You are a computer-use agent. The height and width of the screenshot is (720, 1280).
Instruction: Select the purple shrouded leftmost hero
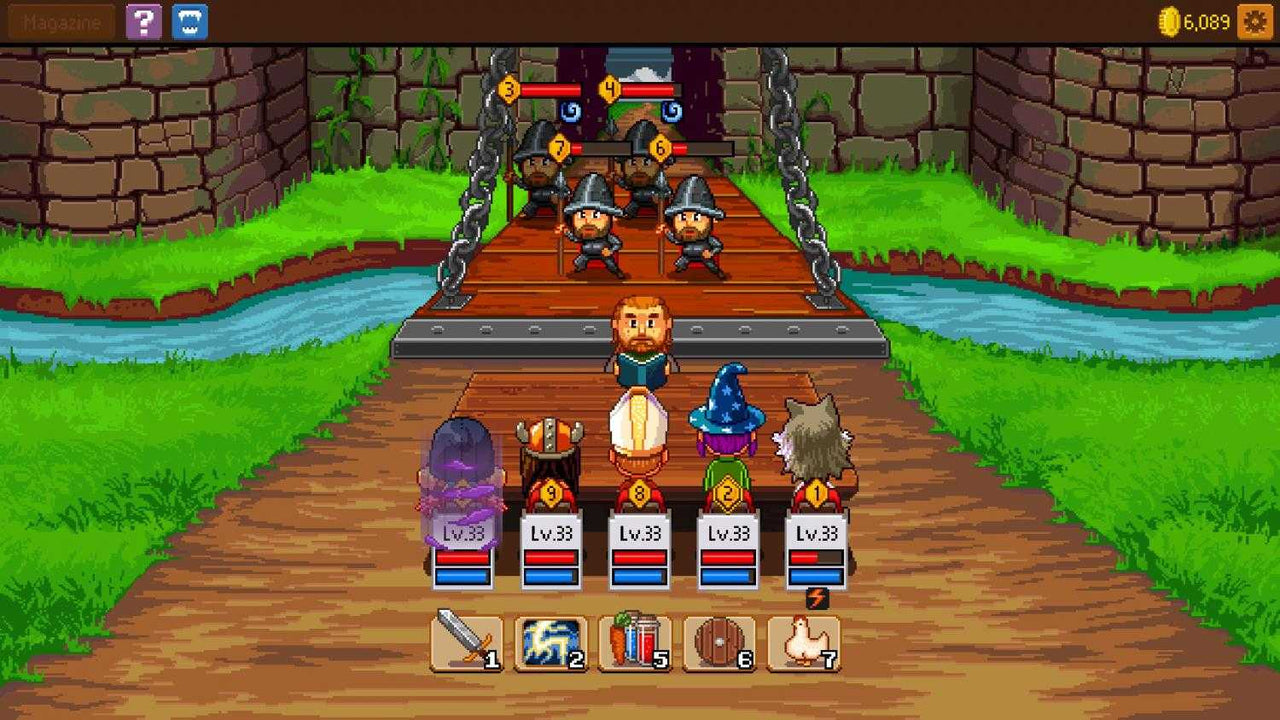(x=460, y=455)
